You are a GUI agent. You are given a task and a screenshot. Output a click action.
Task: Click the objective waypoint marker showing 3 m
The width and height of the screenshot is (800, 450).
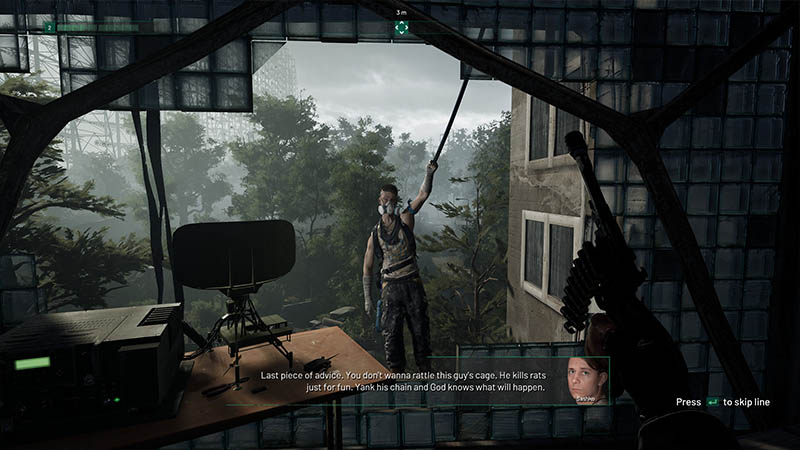coord(401,28)
